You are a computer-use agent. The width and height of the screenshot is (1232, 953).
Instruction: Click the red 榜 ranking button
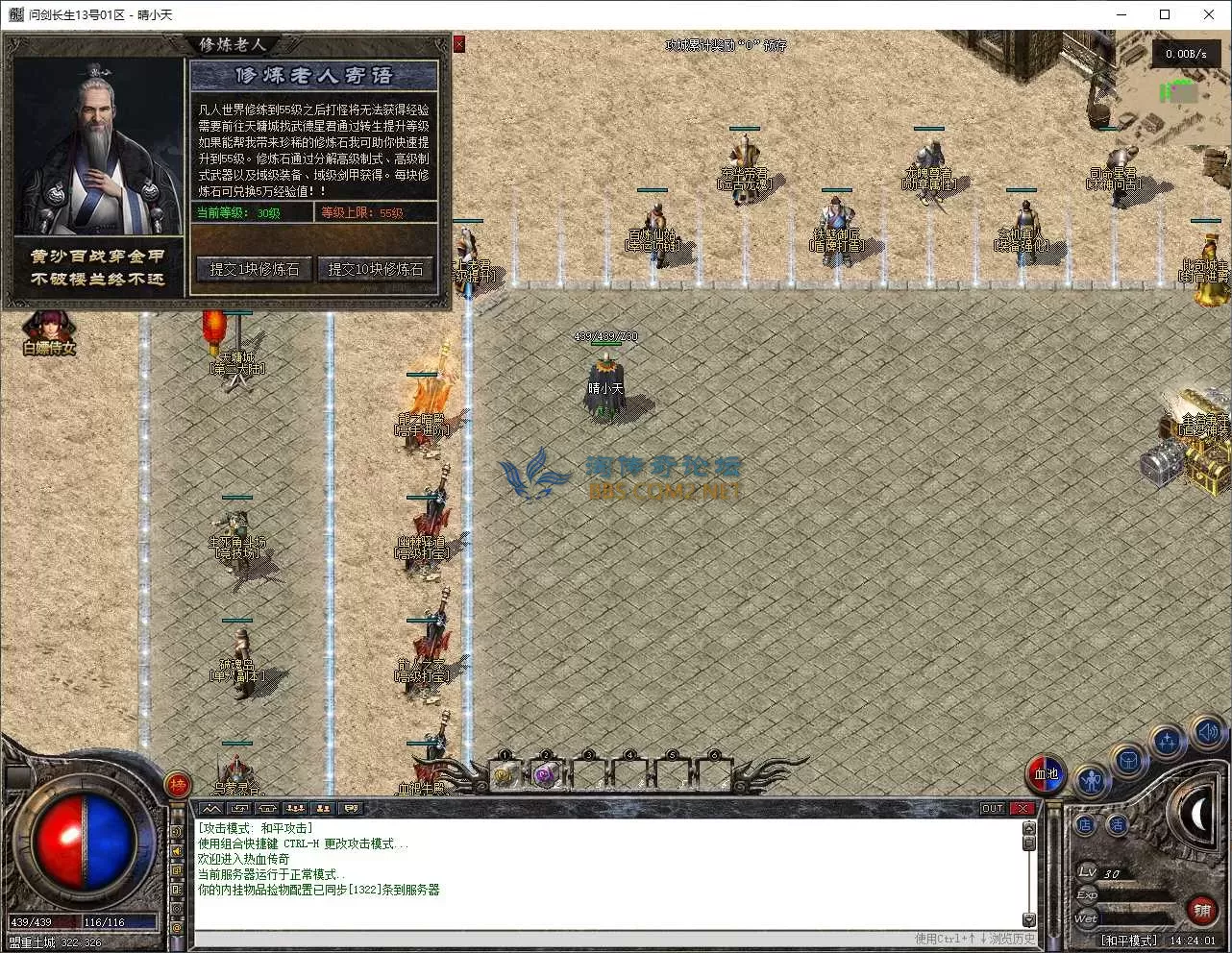(178, 785)
